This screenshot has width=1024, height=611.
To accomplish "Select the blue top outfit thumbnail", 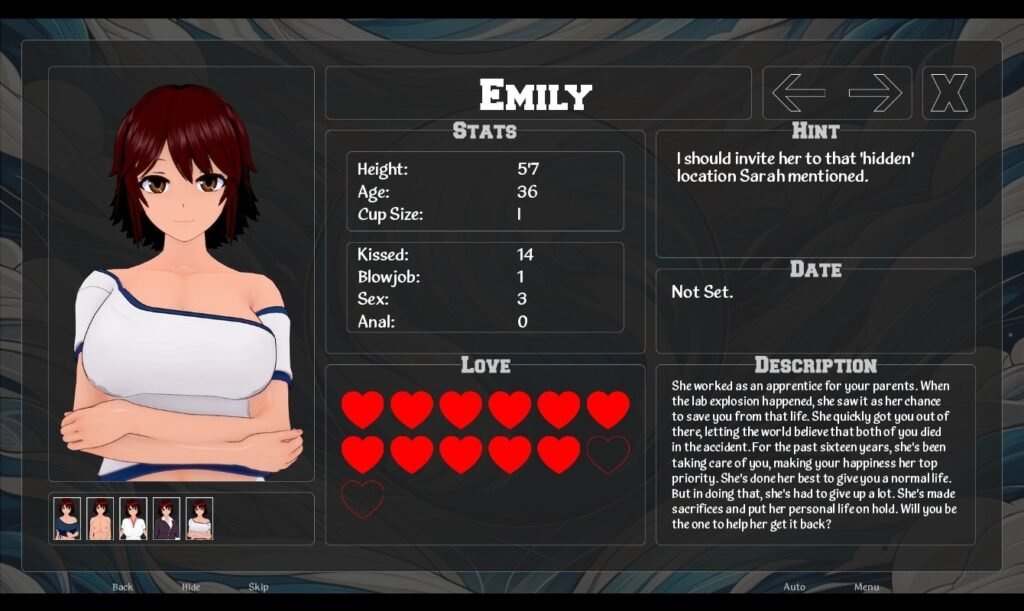I will [67, 519].
